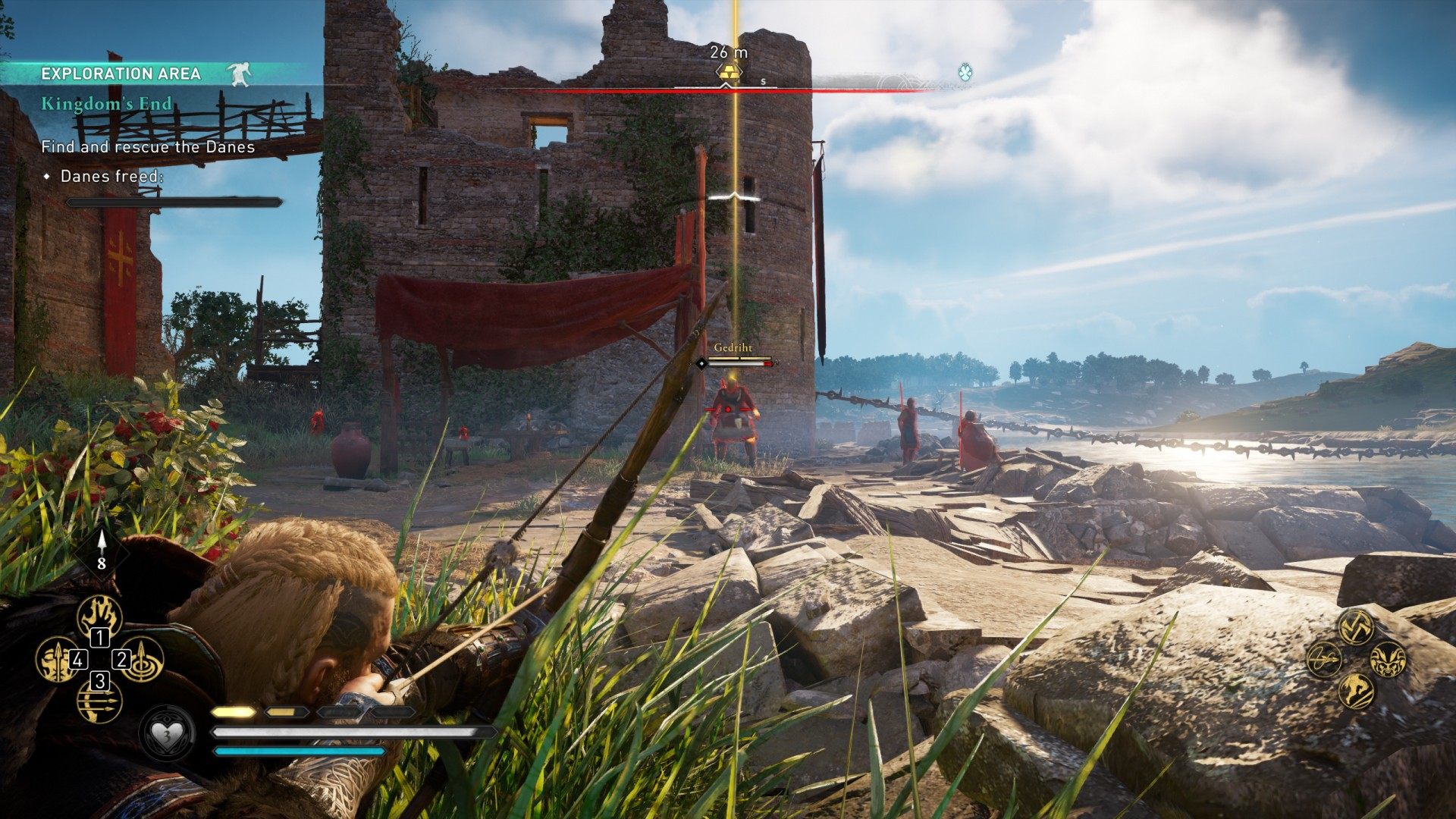The image size is (1456, 819).
Task: Trigger the harpoon with rope ability
Action: [1324, 658]
